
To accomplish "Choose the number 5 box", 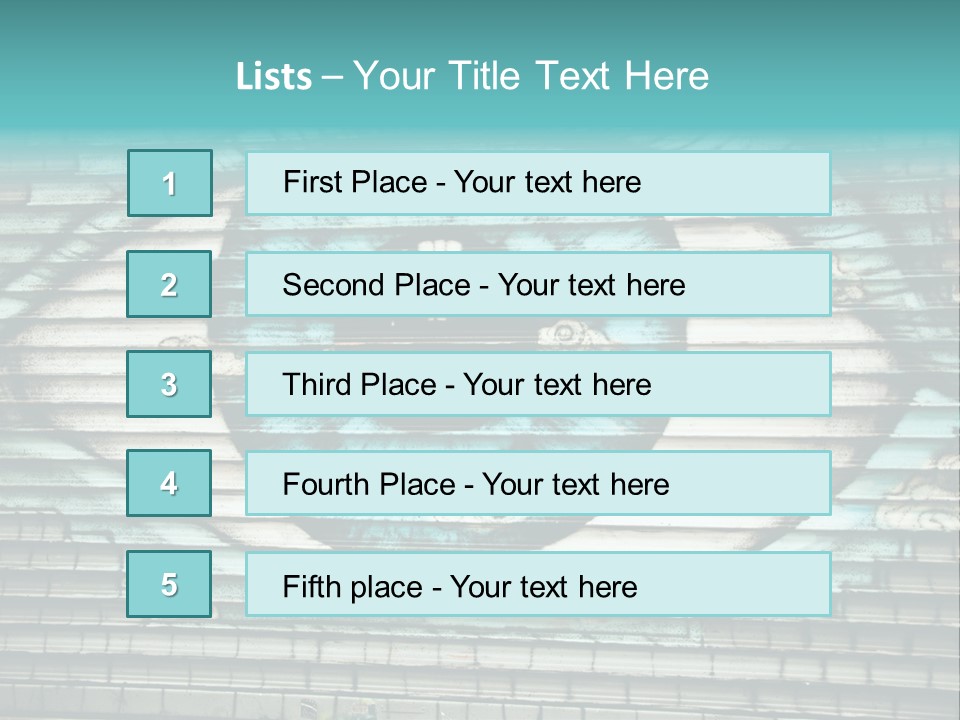I will (169, 584).
